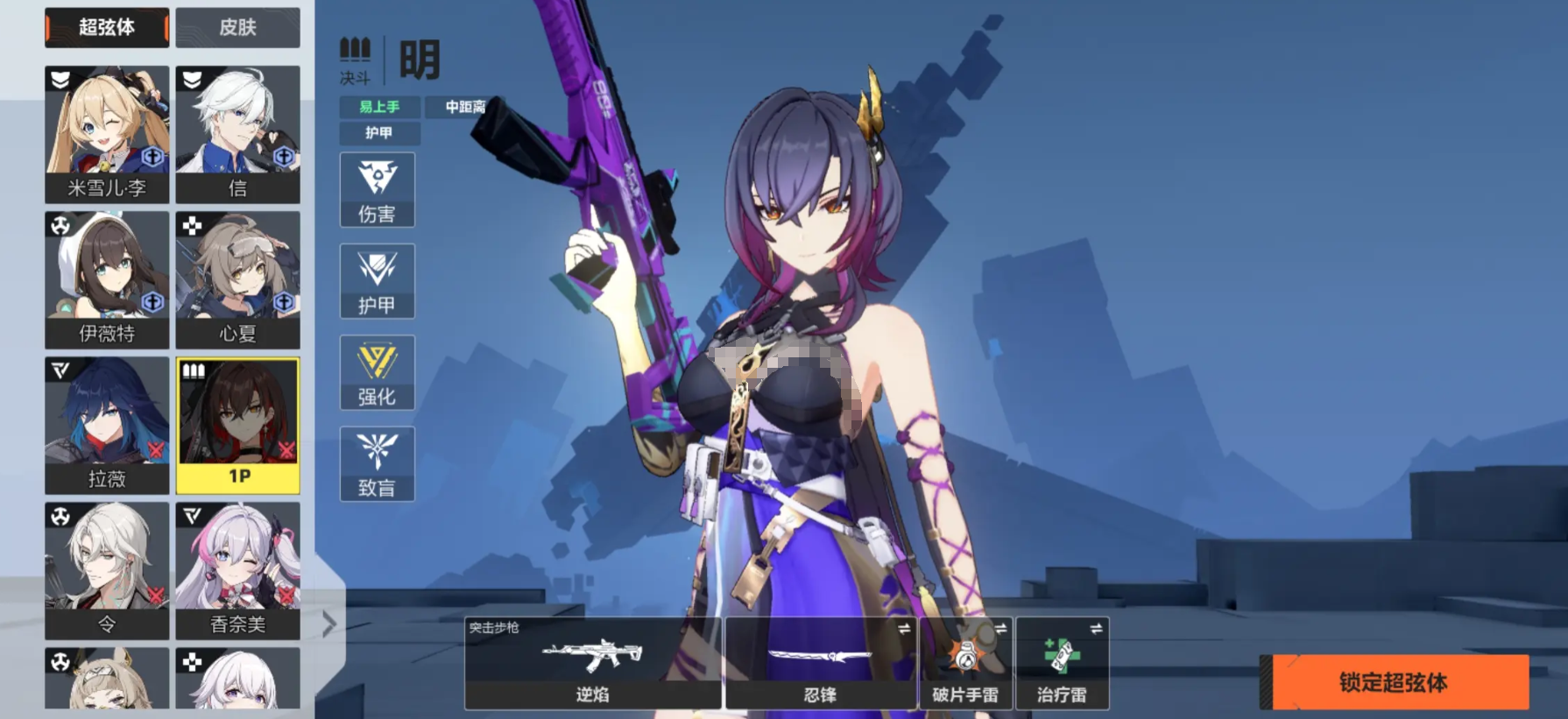Show the 护甲 skill details
Viewport: 1568px width, 719px height.
coord(377,281)
